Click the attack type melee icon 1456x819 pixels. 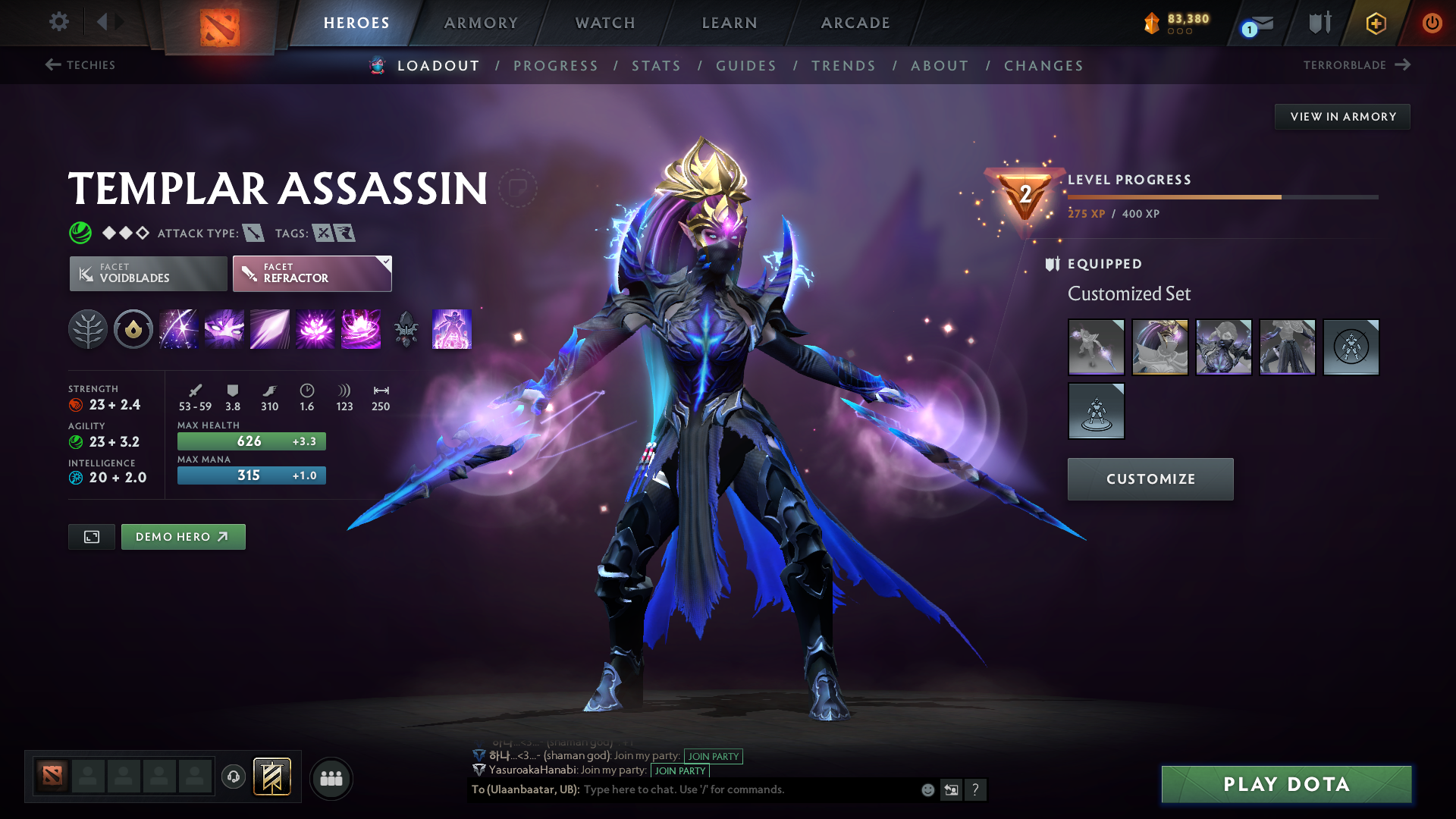(x=253, y=233)
